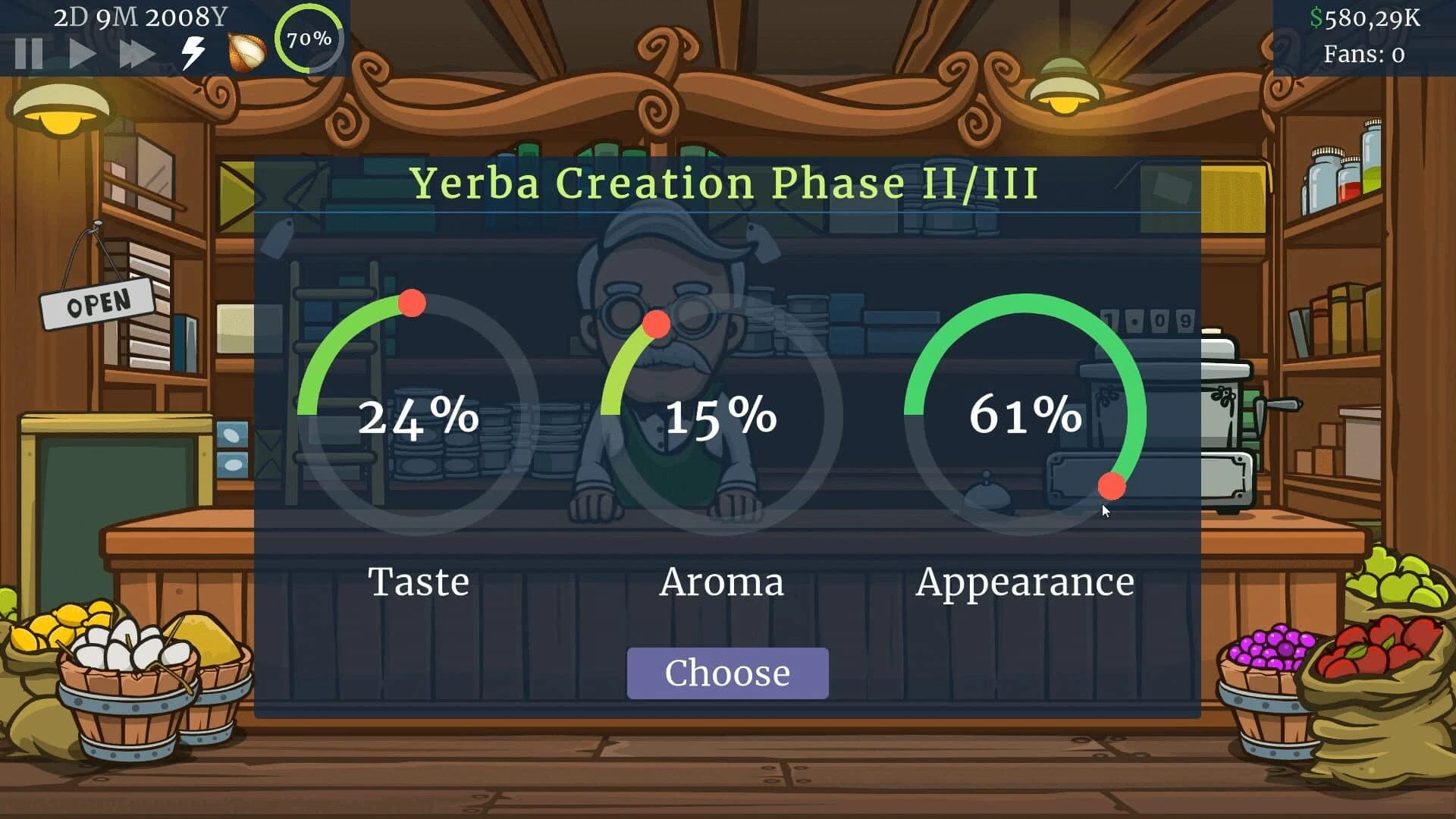Activate the lightning speed boost
This screenshot has width=1456, height=819.
click(192, 52)
